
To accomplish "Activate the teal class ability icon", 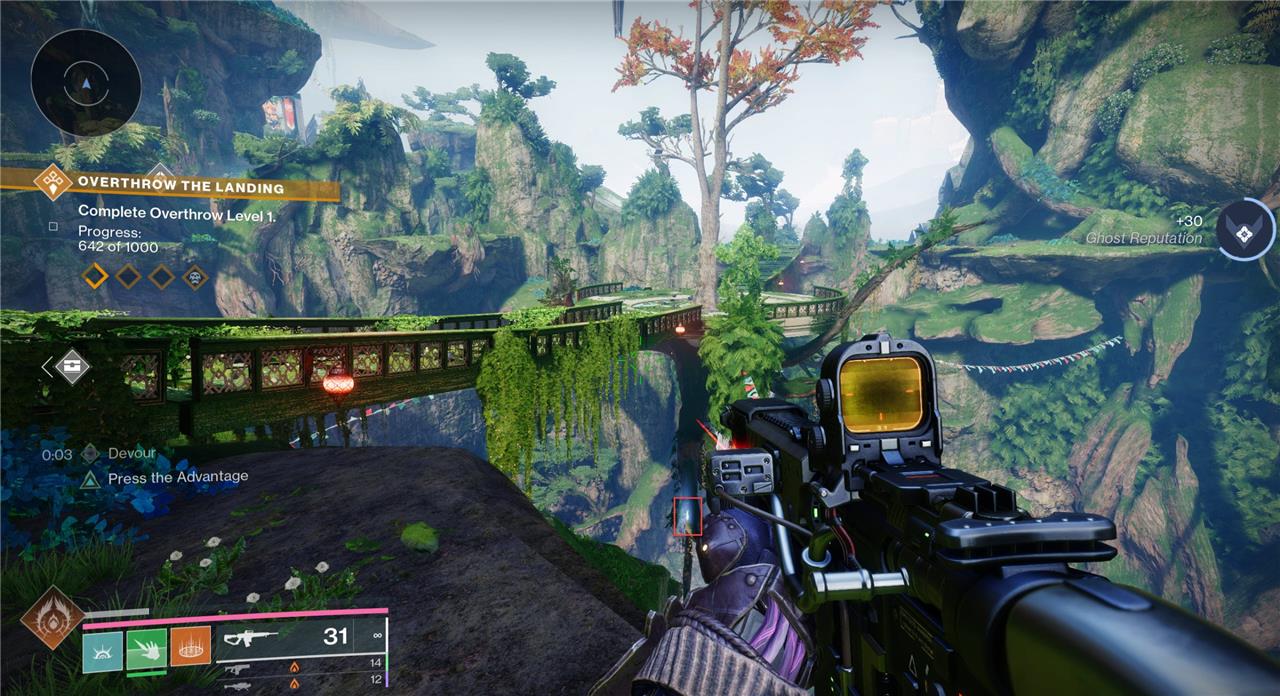I will 102,648.
